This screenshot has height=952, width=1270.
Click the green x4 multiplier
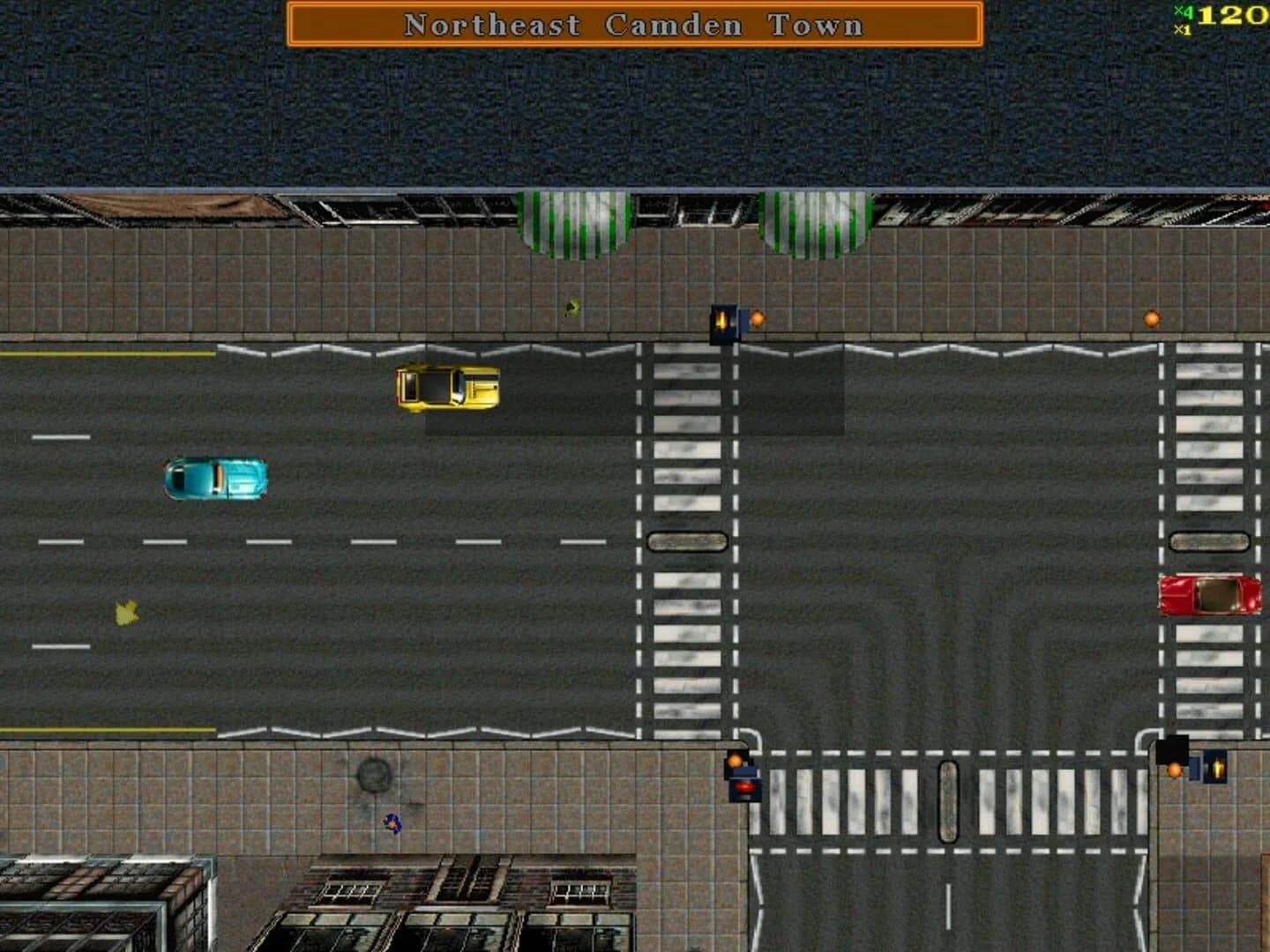coord(1184,11)
